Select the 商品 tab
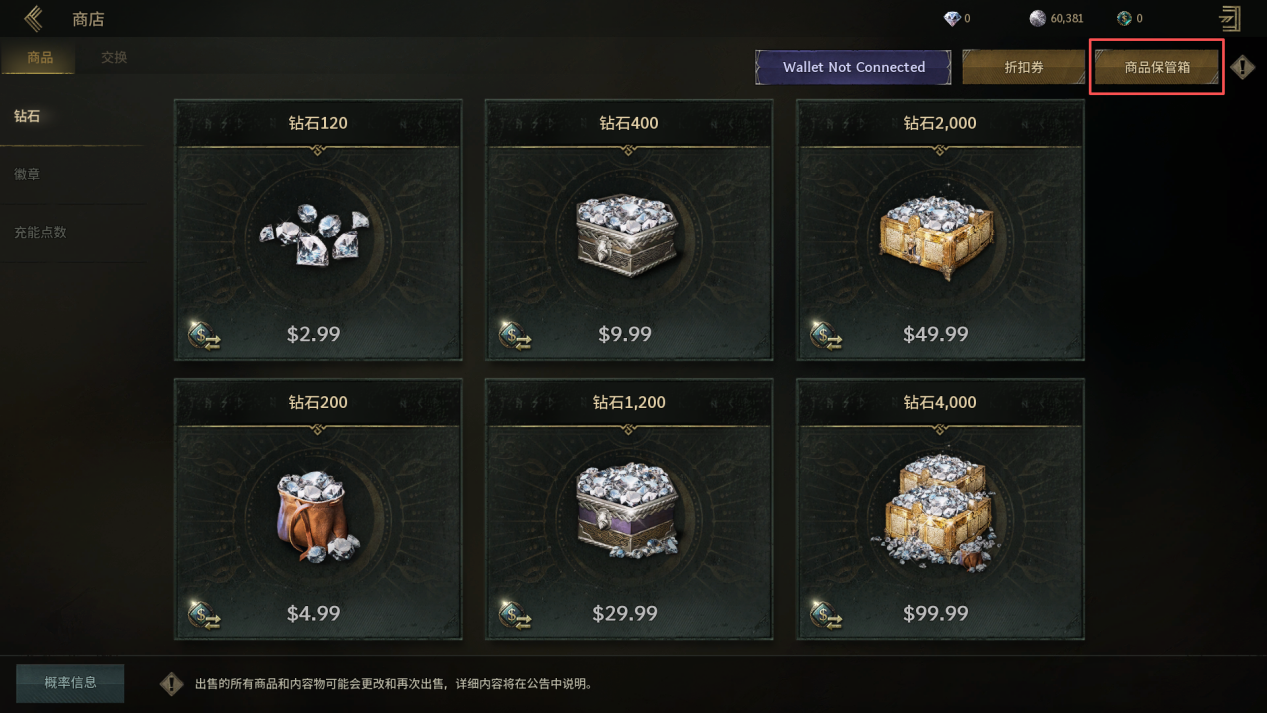Viewport: 1267px width, 713px height. coord(40,58)
